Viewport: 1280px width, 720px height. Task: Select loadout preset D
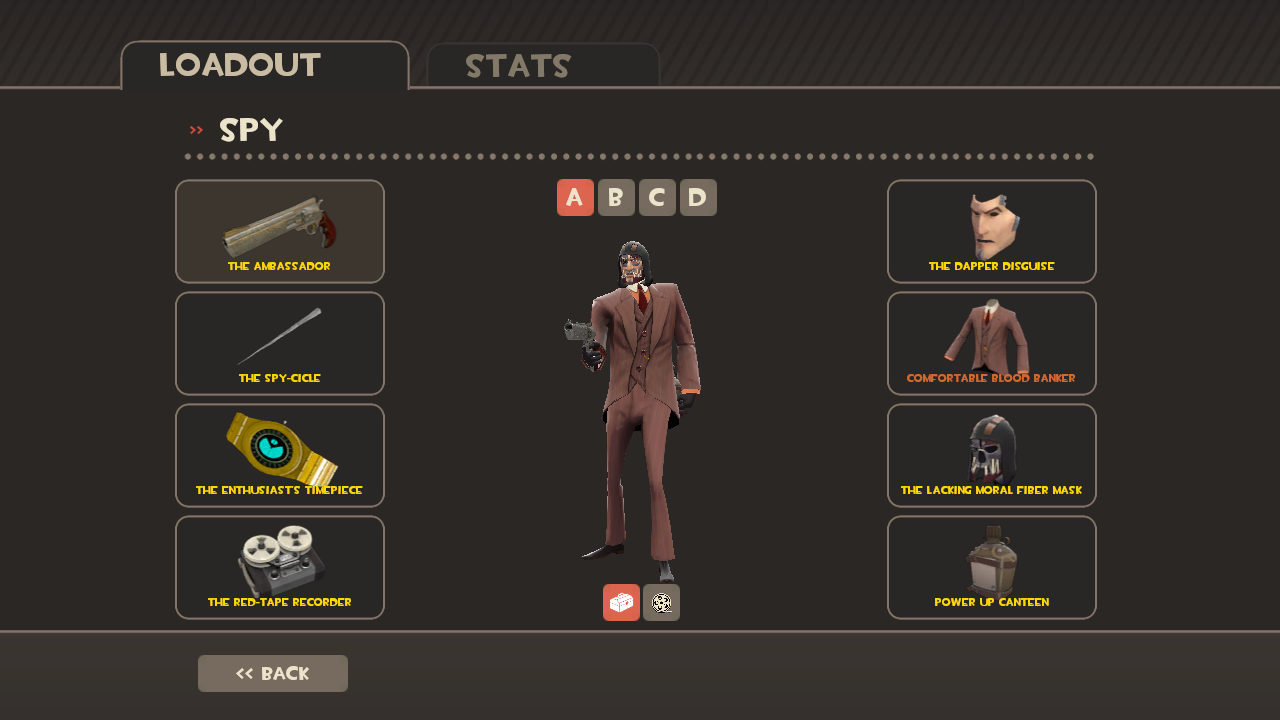[697, 197]
